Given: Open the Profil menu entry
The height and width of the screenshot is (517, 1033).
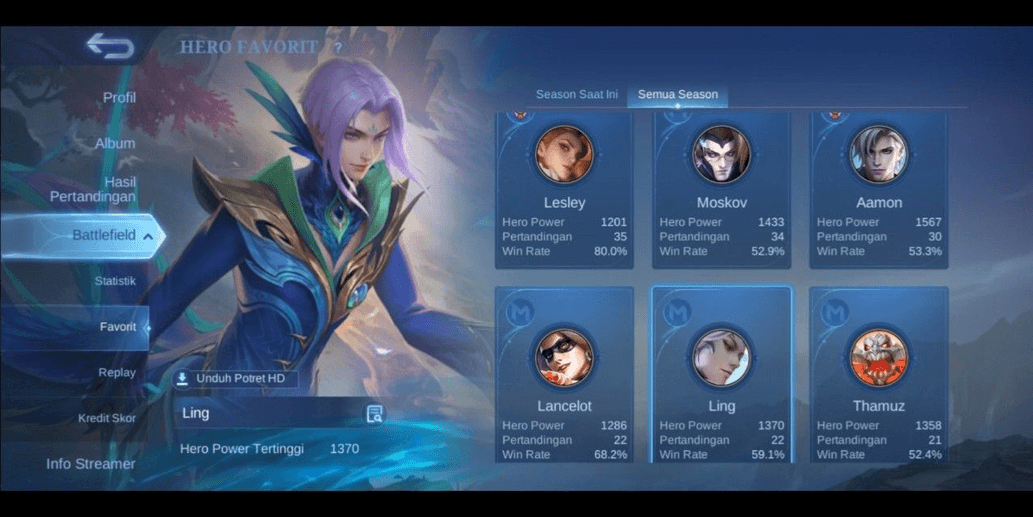Looking at the screenshot, I should pos(119,98).
